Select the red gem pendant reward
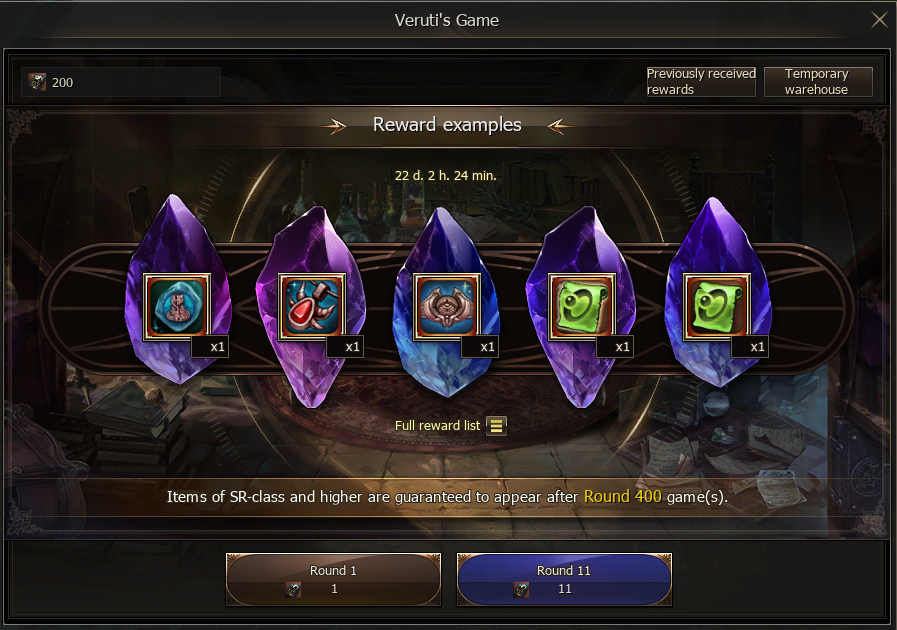897x630 pixels. pyautogui.click(x=312, y=305)
